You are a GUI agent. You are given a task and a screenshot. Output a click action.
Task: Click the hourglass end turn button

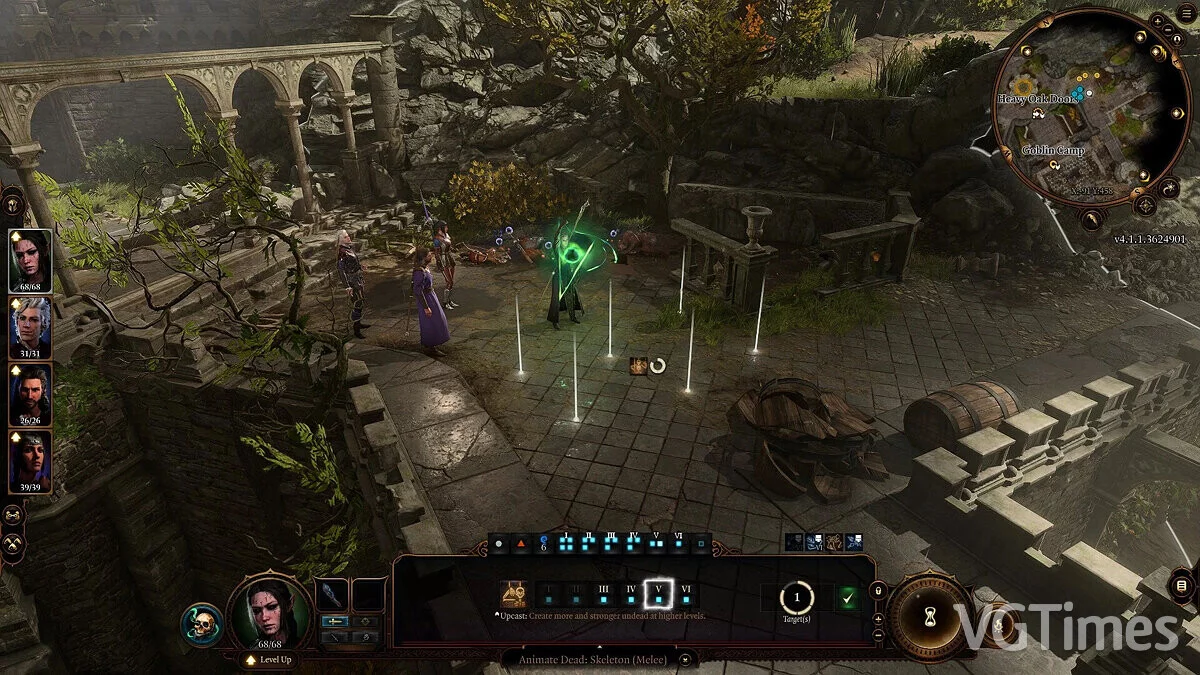[x=929, y=614]
